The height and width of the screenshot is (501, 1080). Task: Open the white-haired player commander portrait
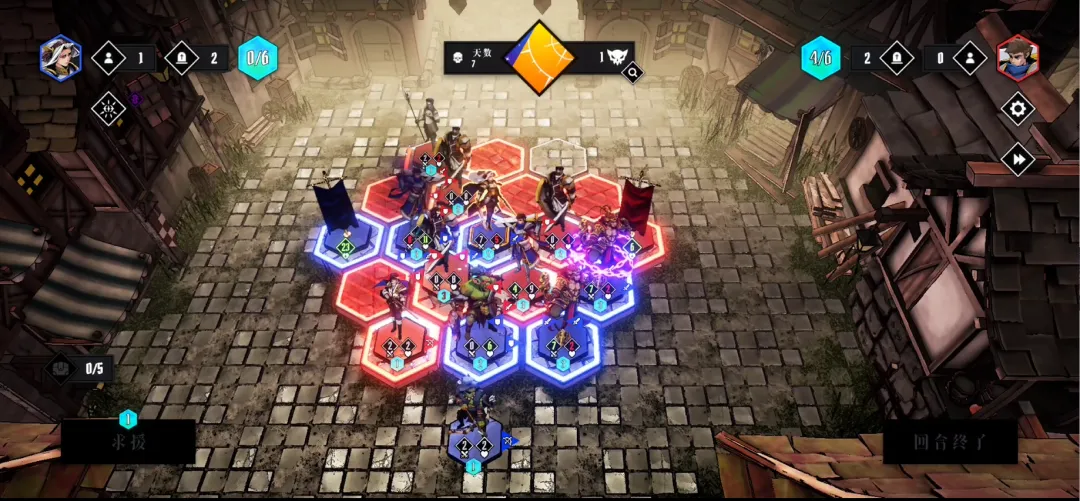pos(60,57)
